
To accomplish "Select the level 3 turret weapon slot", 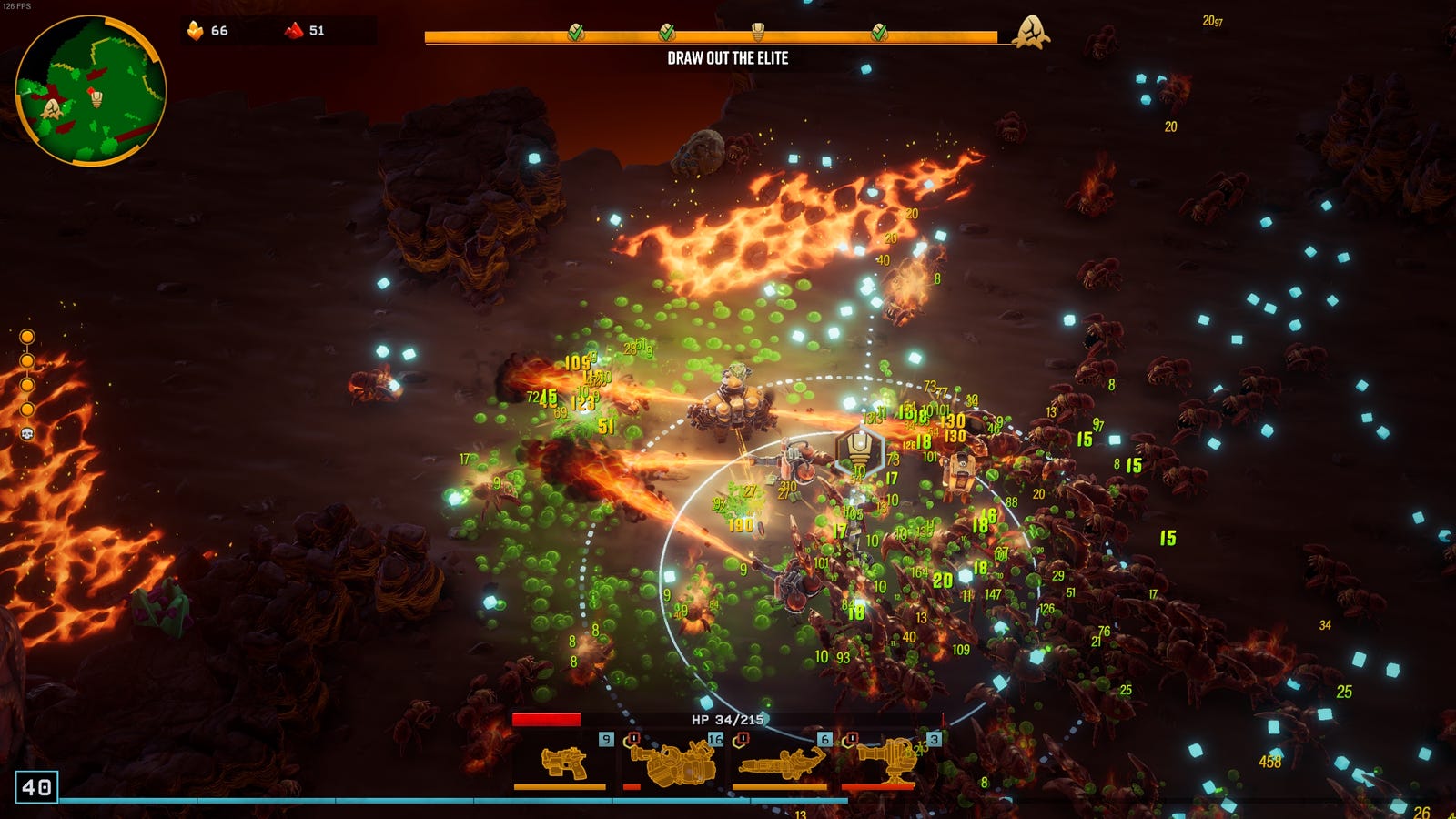I will click(x=889, y=762).
